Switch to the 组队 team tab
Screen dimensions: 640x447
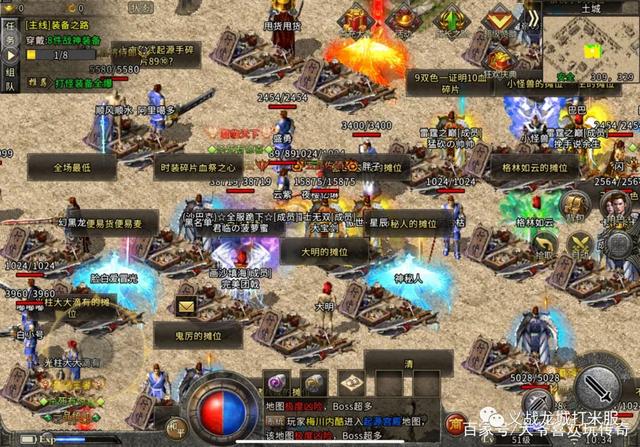click(9, 79)
